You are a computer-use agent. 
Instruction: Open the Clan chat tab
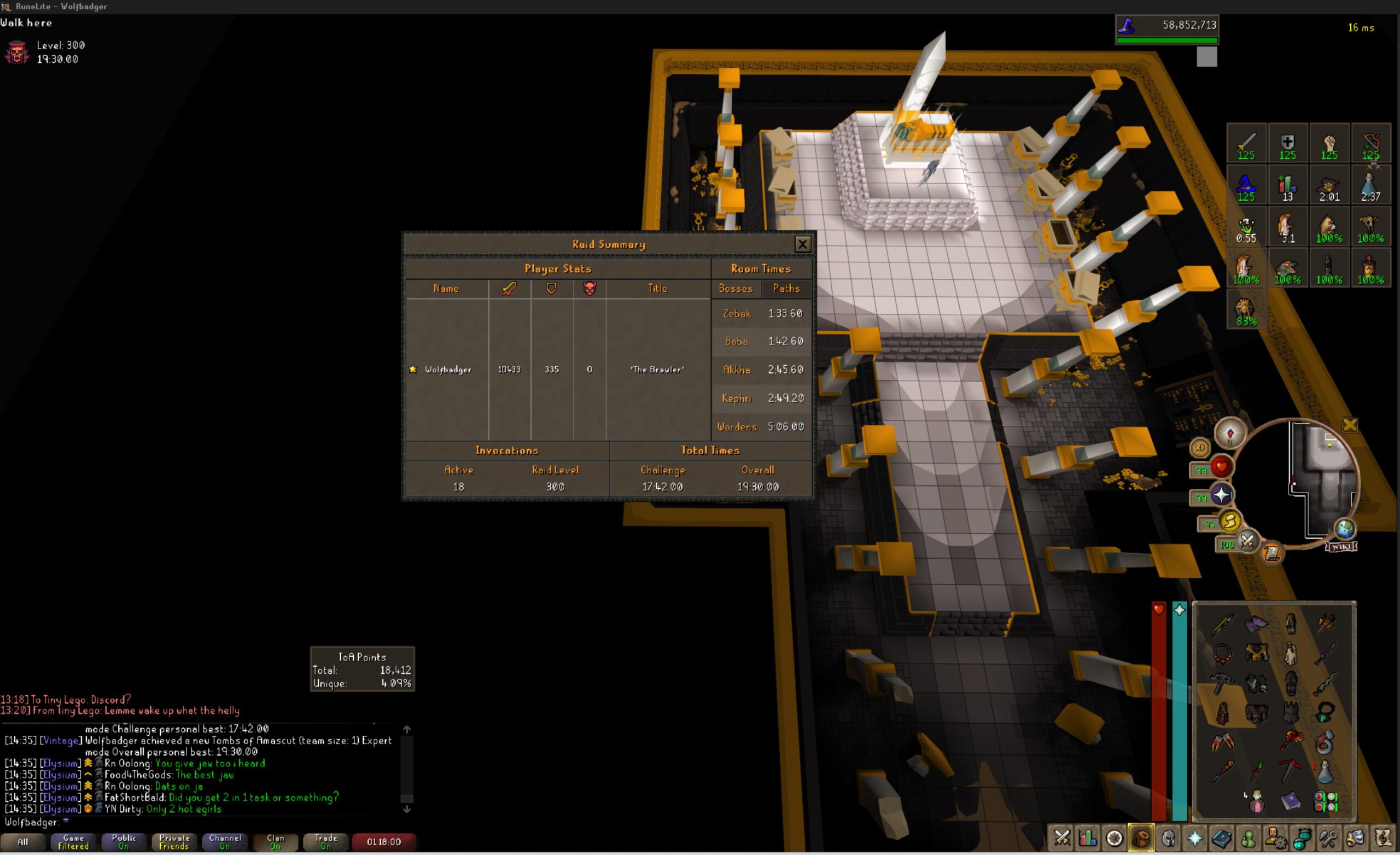275,842
